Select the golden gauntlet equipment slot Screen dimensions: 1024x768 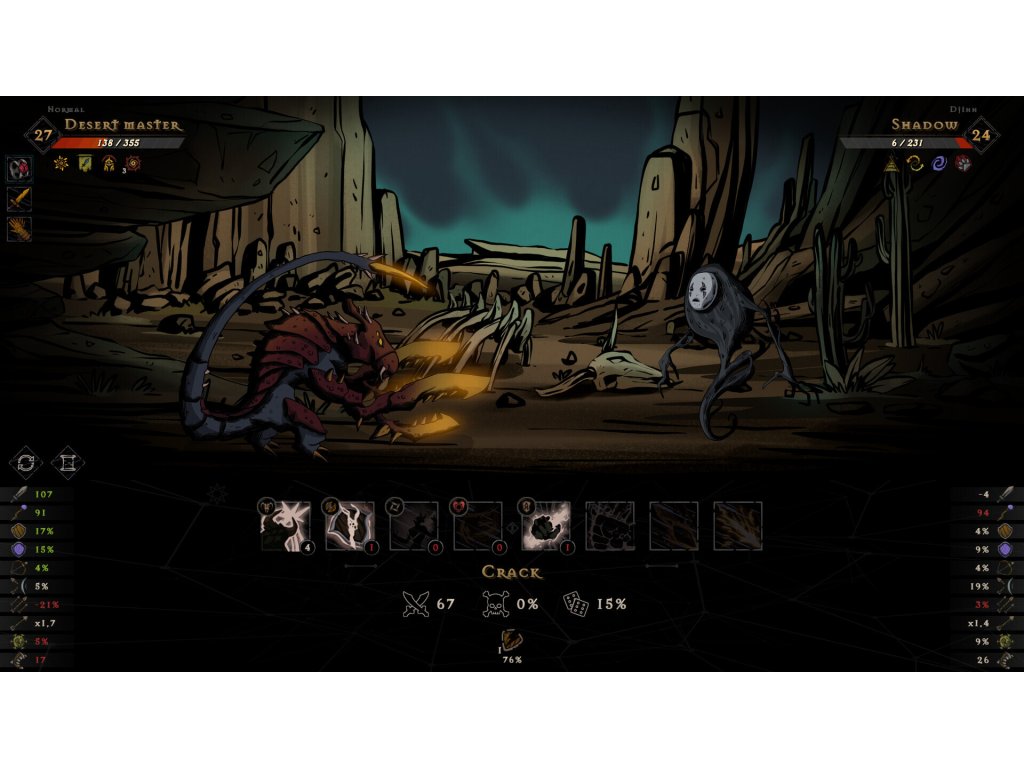point(19,228)
